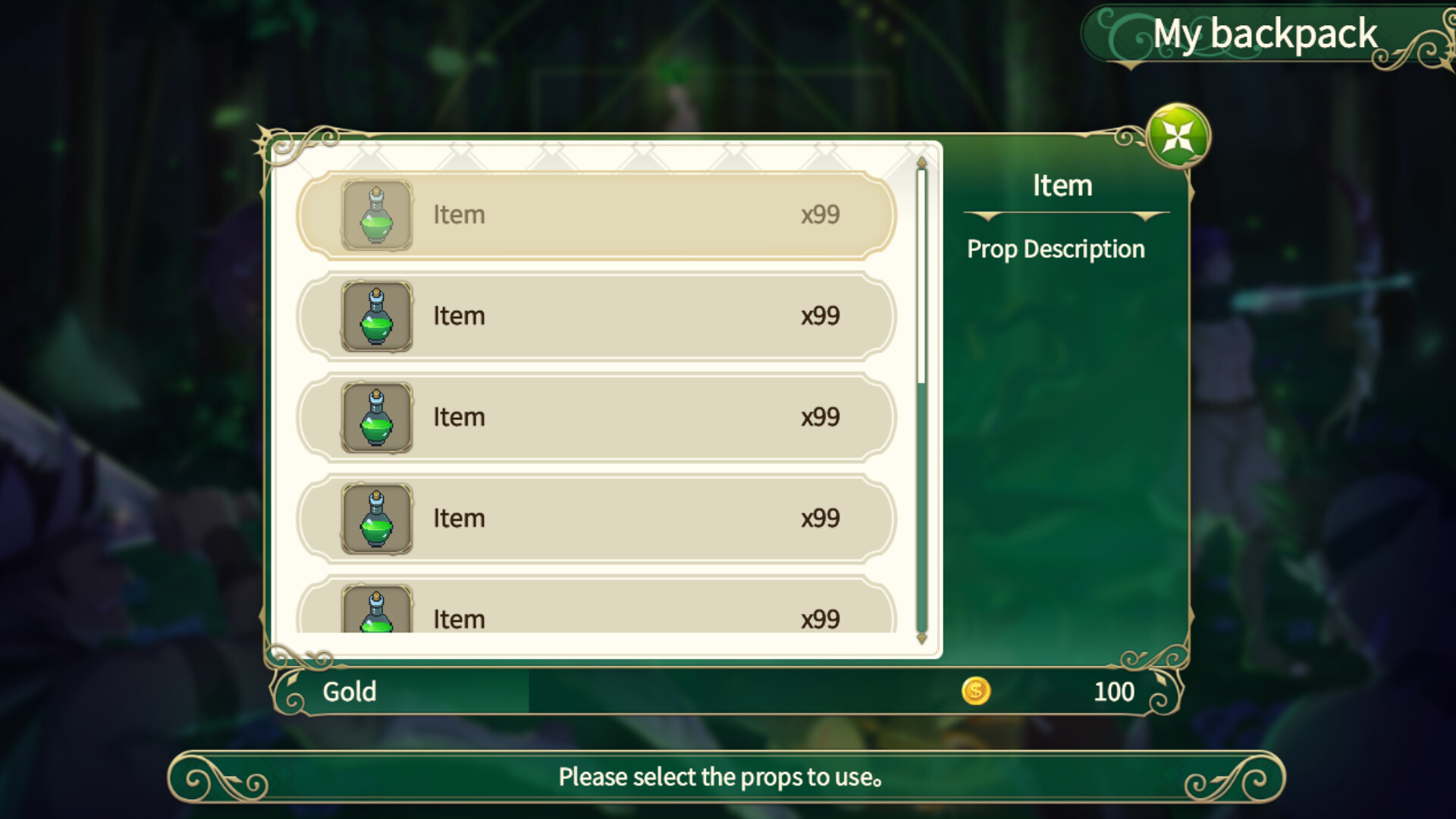Click the dark round potion icon in second row

[375, 316]
